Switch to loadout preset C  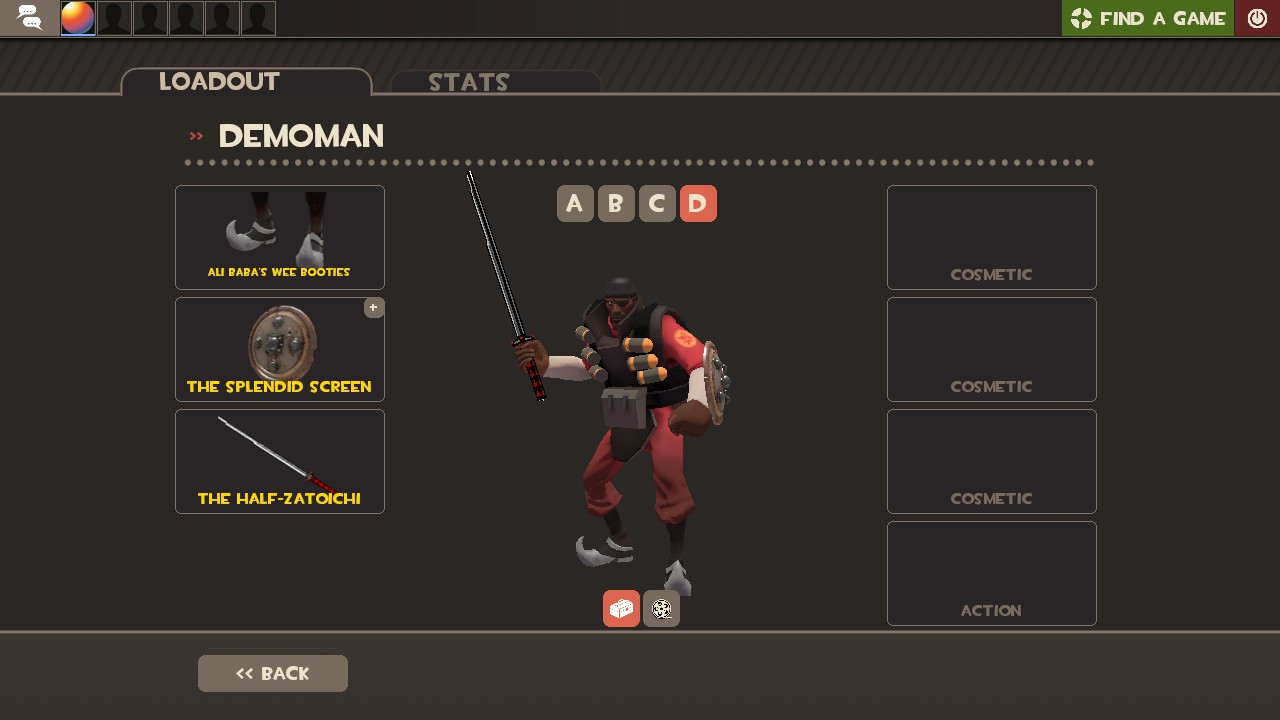[x=657, y=203]
